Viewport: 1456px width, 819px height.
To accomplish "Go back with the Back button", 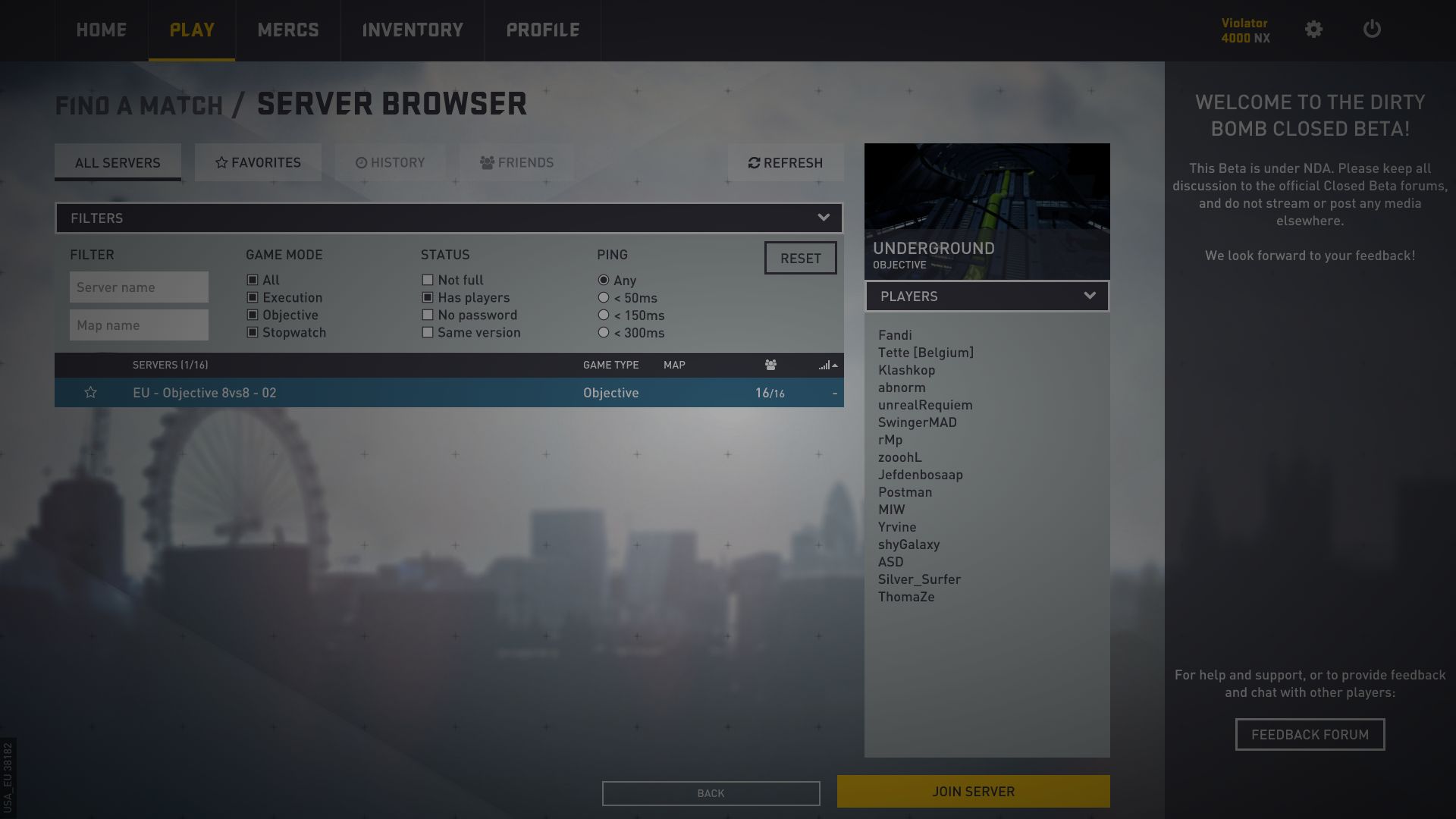I will (x=711, y=793).
